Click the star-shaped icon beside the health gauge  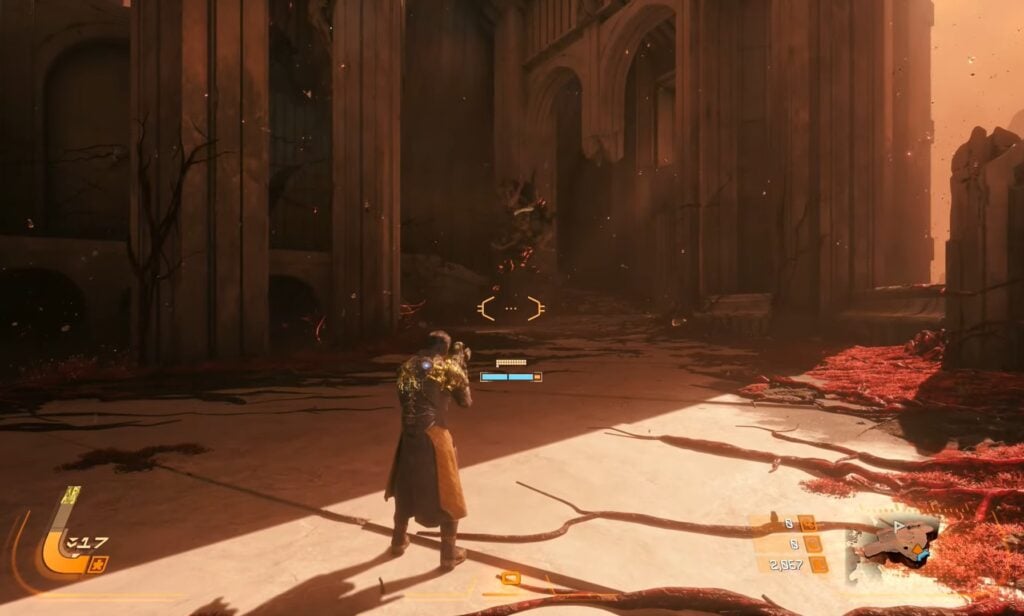click(100, 566)
